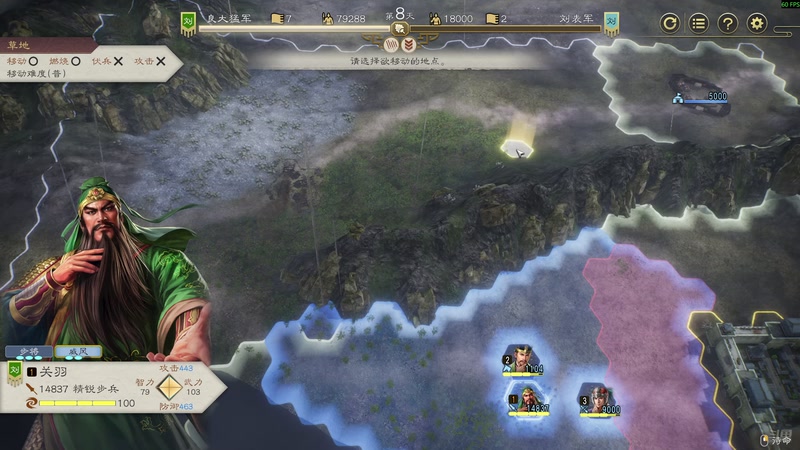The height and width of the screenshot is (450, 800).
Task: Select the unit numbered 2
Action: point(520,360)
